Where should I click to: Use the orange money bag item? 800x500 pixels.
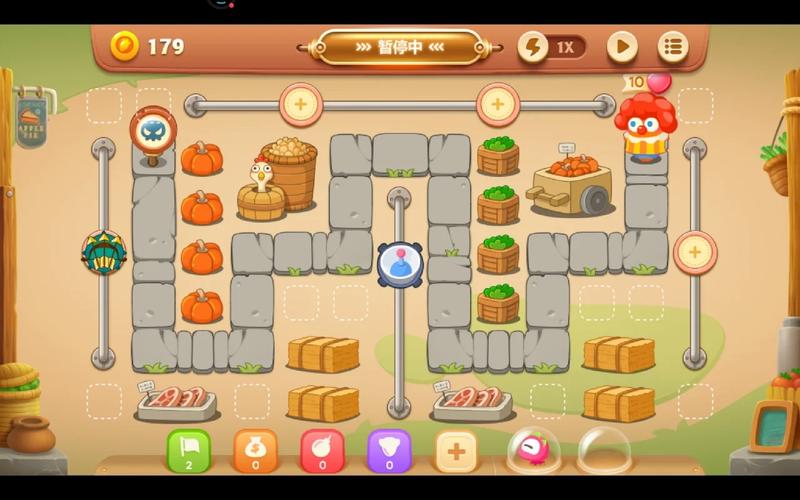[x=255, y=451]
